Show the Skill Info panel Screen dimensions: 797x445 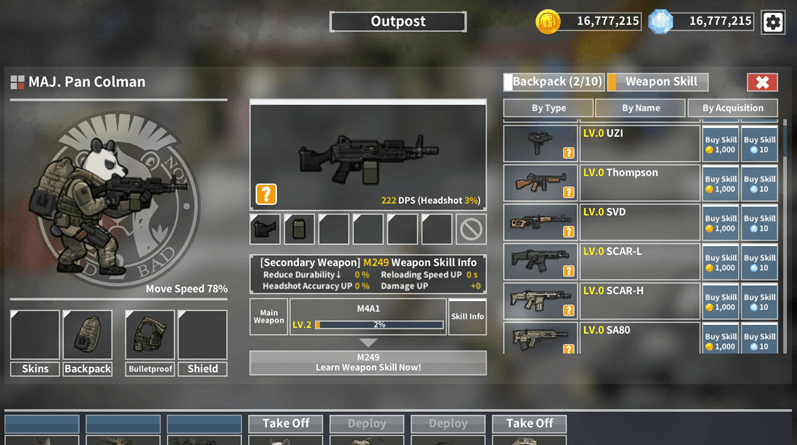(467, 316)
